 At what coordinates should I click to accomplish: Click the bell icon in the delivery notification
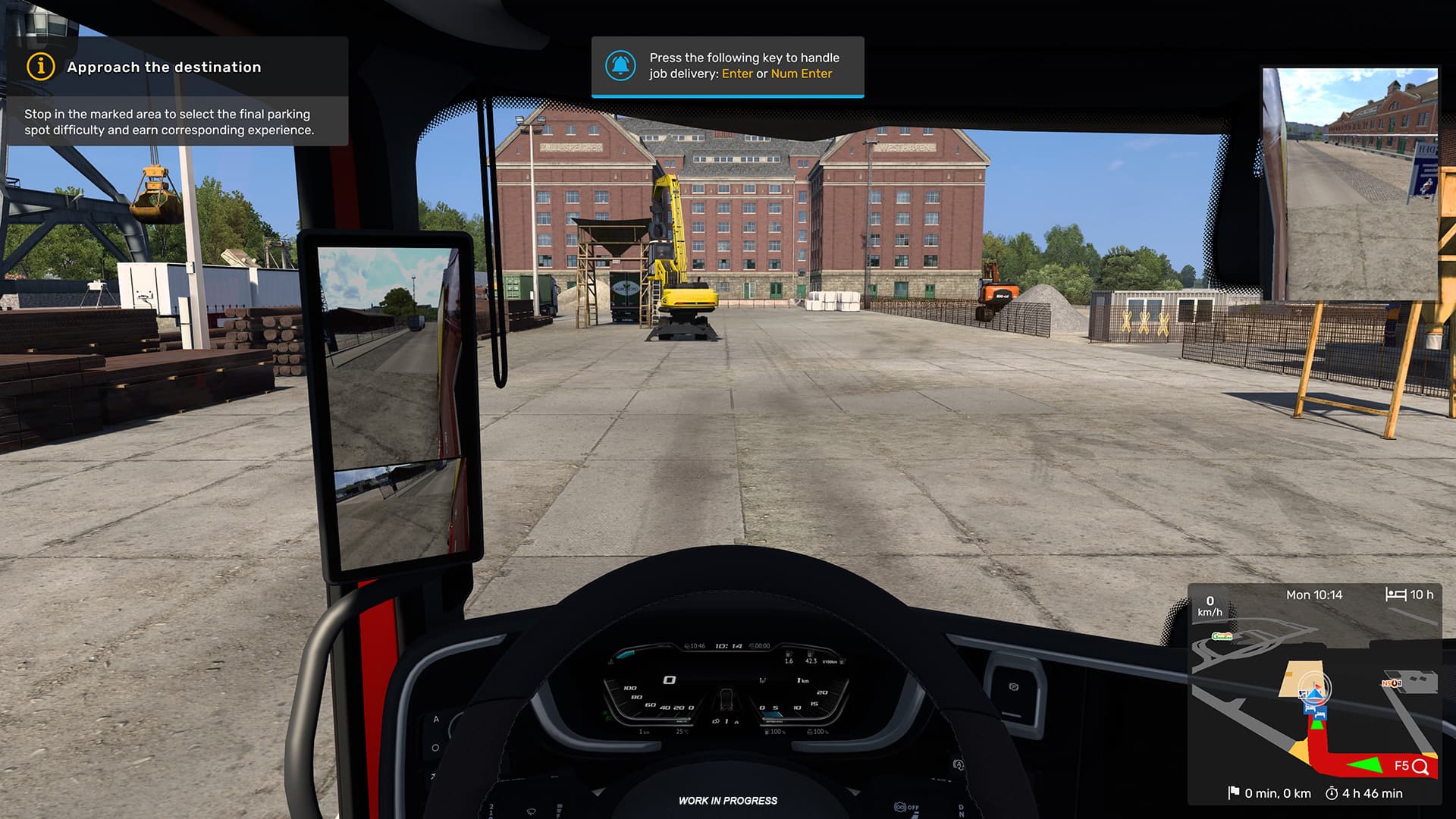622,64
